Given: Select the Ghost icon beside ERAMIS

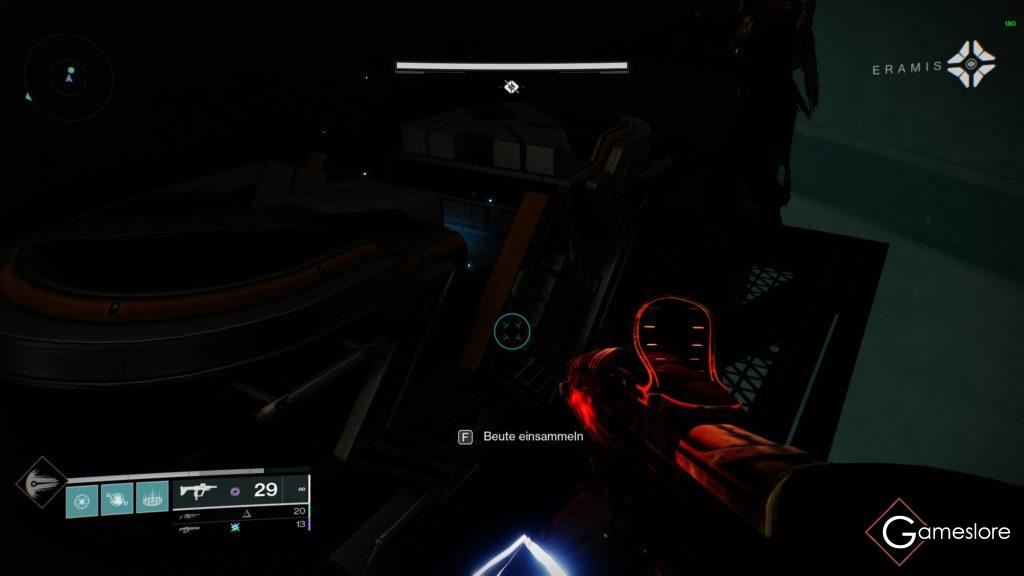Looking at the screenshot, I should [x=971, y=65].
